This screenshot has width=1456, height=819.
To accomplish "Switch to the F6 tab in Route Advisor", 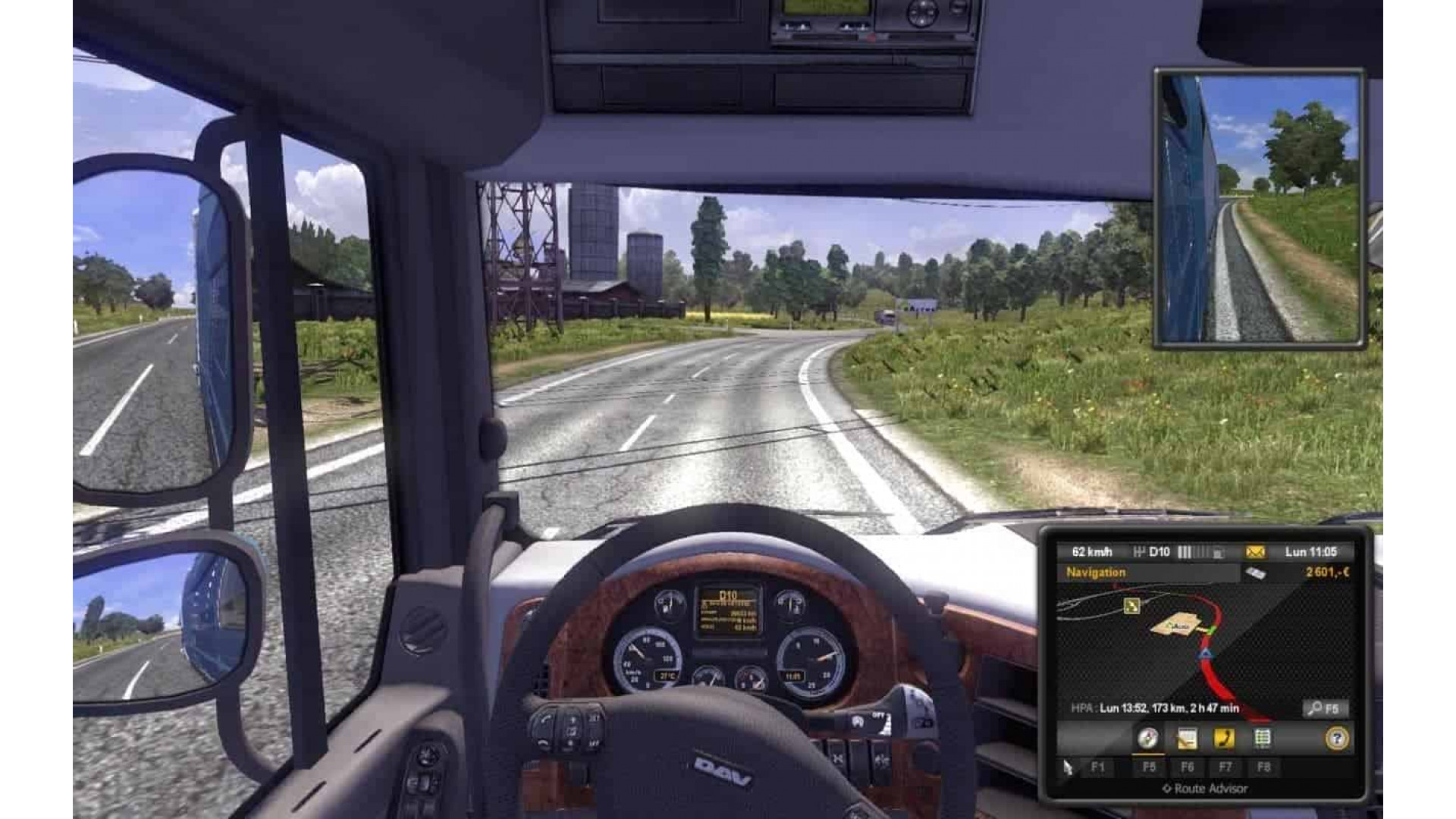I will pyautogui.click(x=1187, y=767).
